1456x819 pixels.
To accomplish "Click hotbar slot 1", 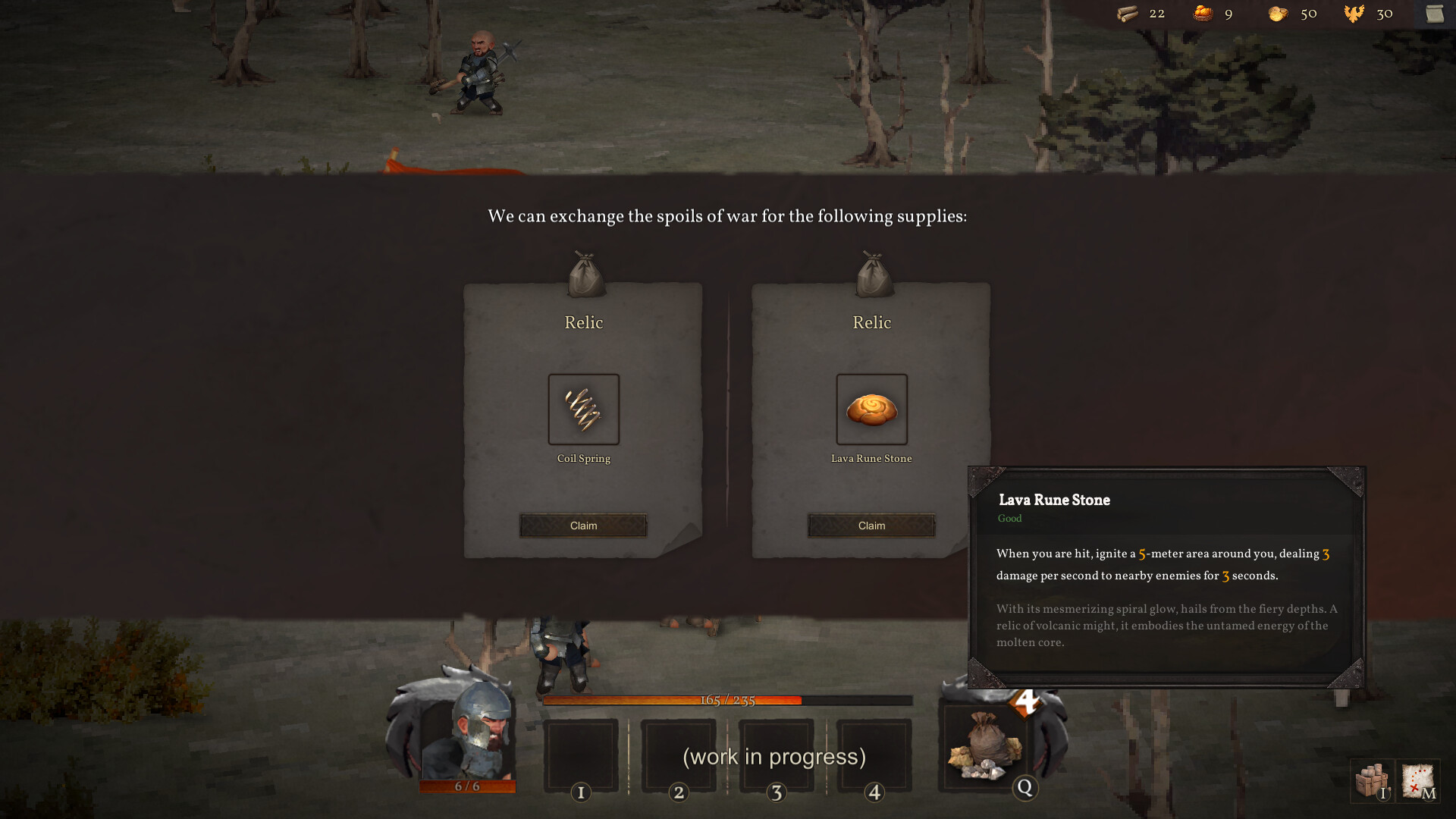I will (582, 755).
